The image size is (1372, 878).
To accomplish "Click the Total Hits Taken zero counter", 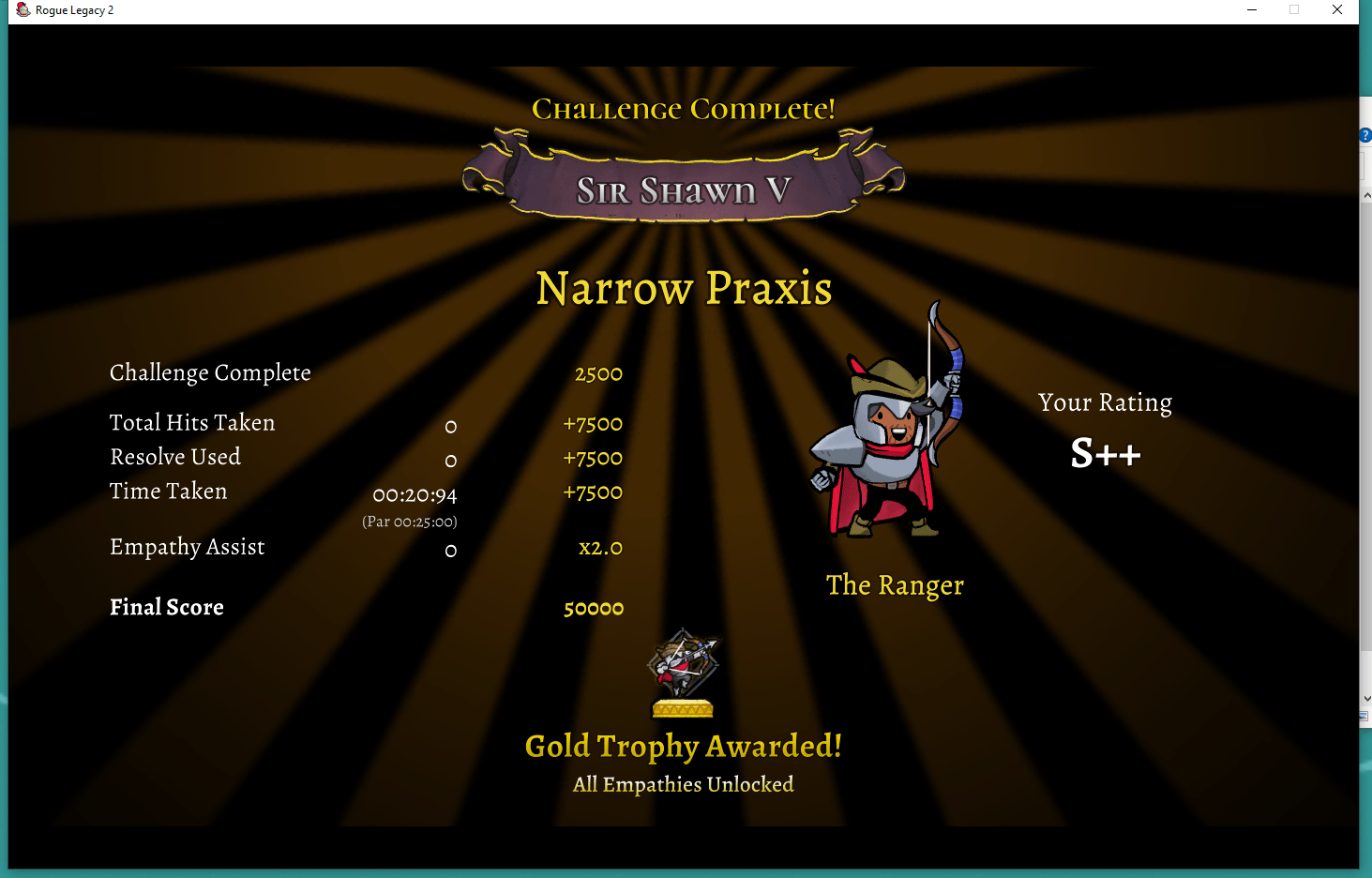I will pyautogui.click(x=450, y=426).
